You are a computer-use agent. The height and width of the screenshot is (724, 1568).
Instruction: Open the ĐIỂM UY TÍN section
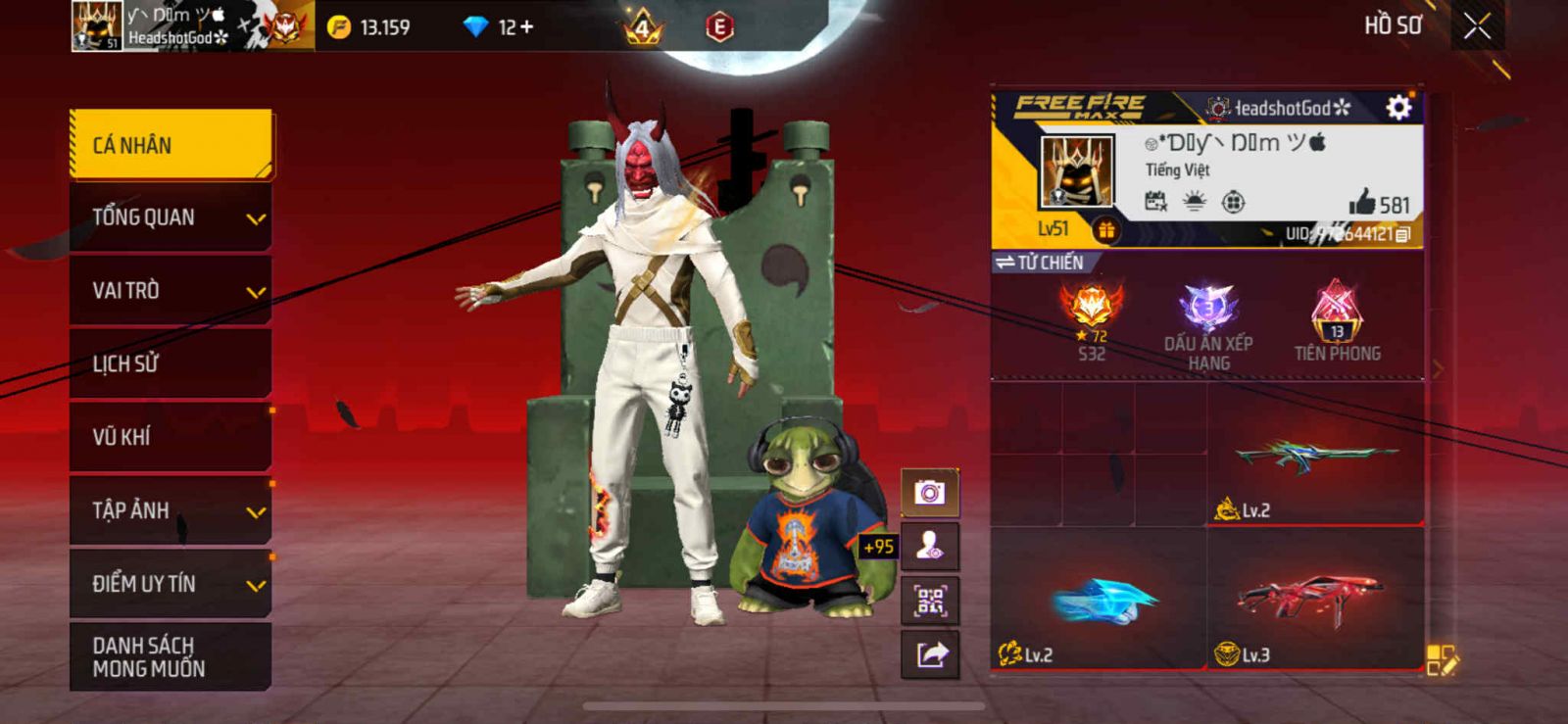[171, 584]
